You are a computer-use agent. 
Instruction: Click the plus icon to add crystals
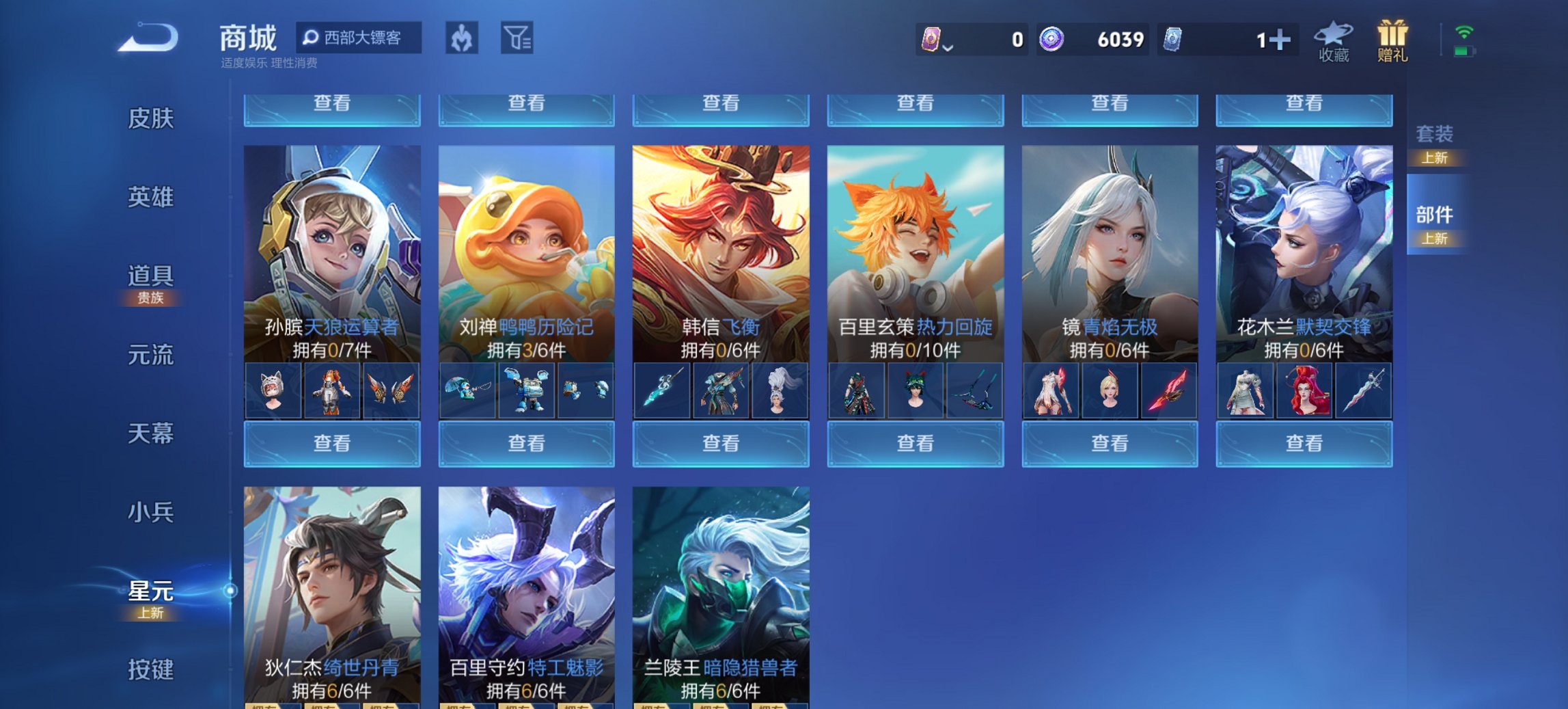point(1280,40)
